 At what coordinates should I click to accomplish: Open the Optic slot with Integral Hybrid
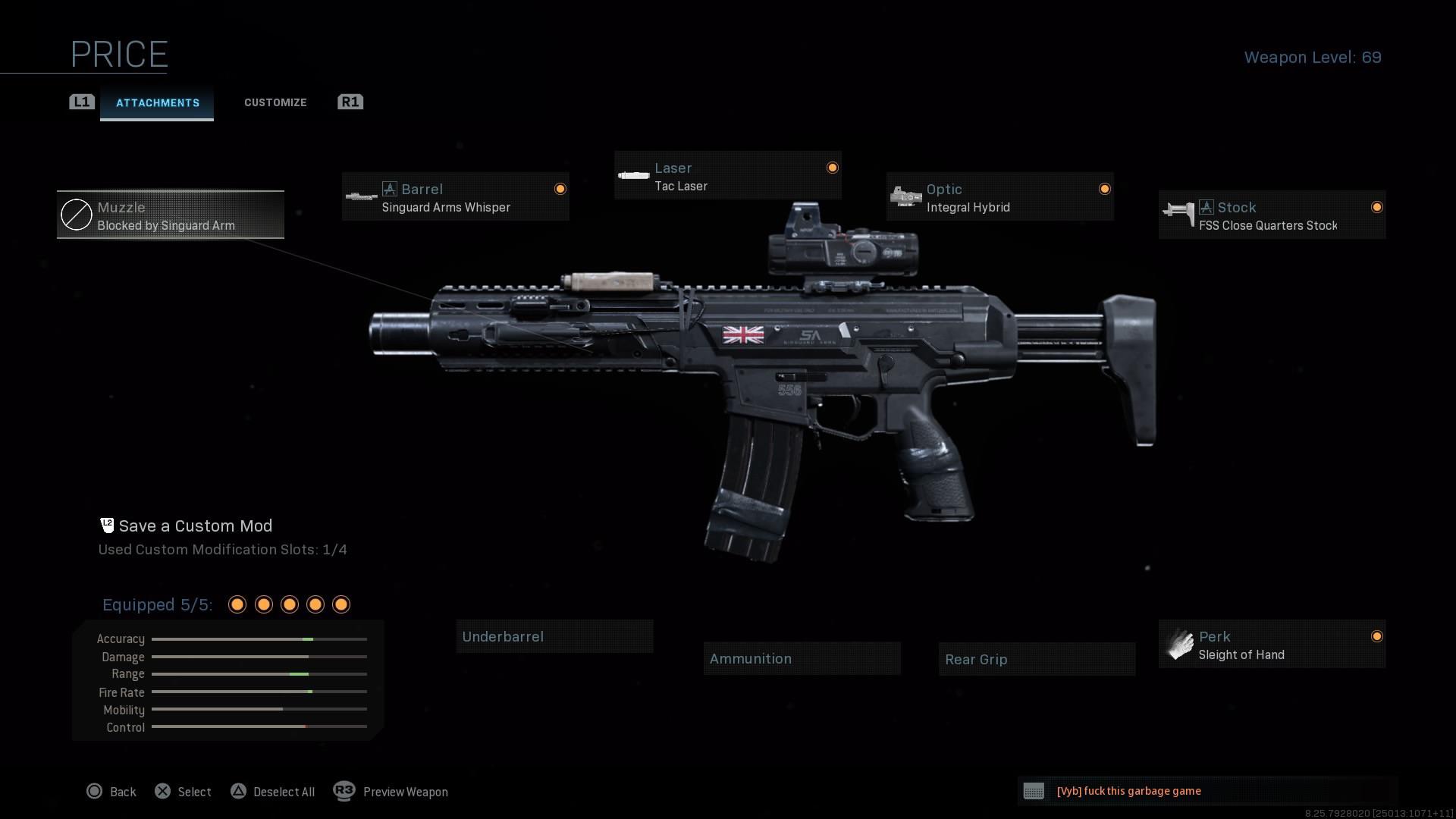[x=999, y=197]
